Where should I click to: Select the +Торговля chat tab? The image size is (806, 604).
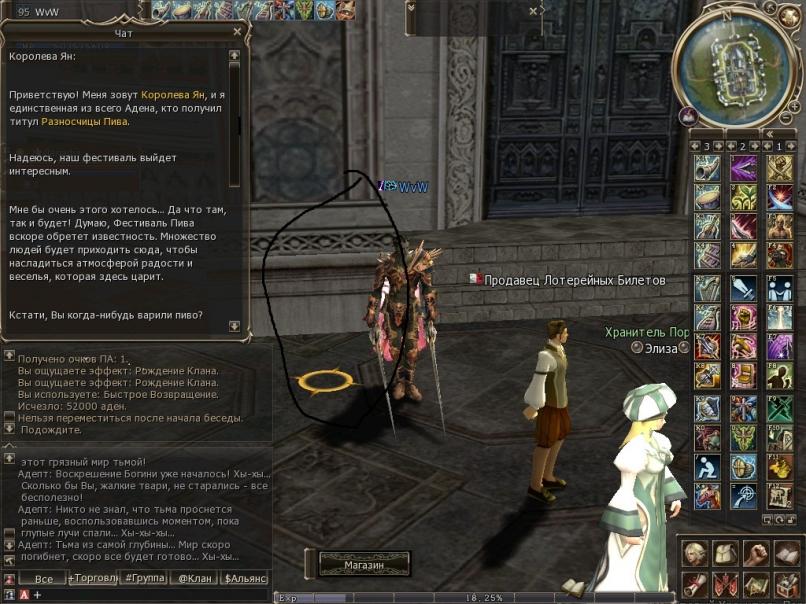click(93, 579)
